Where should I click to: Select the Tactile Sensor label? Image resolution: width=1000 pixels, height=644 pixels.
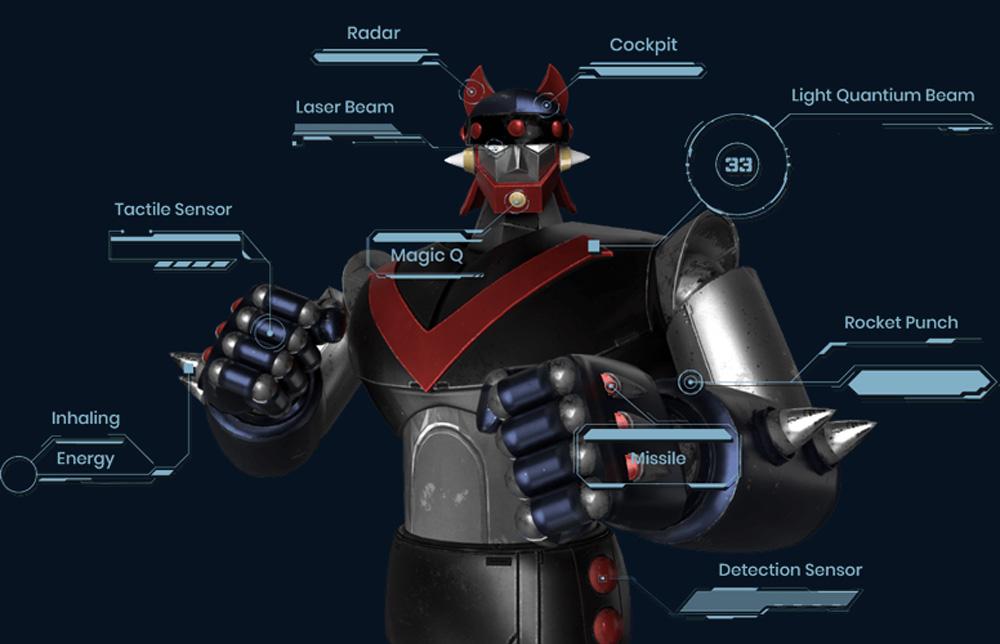coord(173,210)
